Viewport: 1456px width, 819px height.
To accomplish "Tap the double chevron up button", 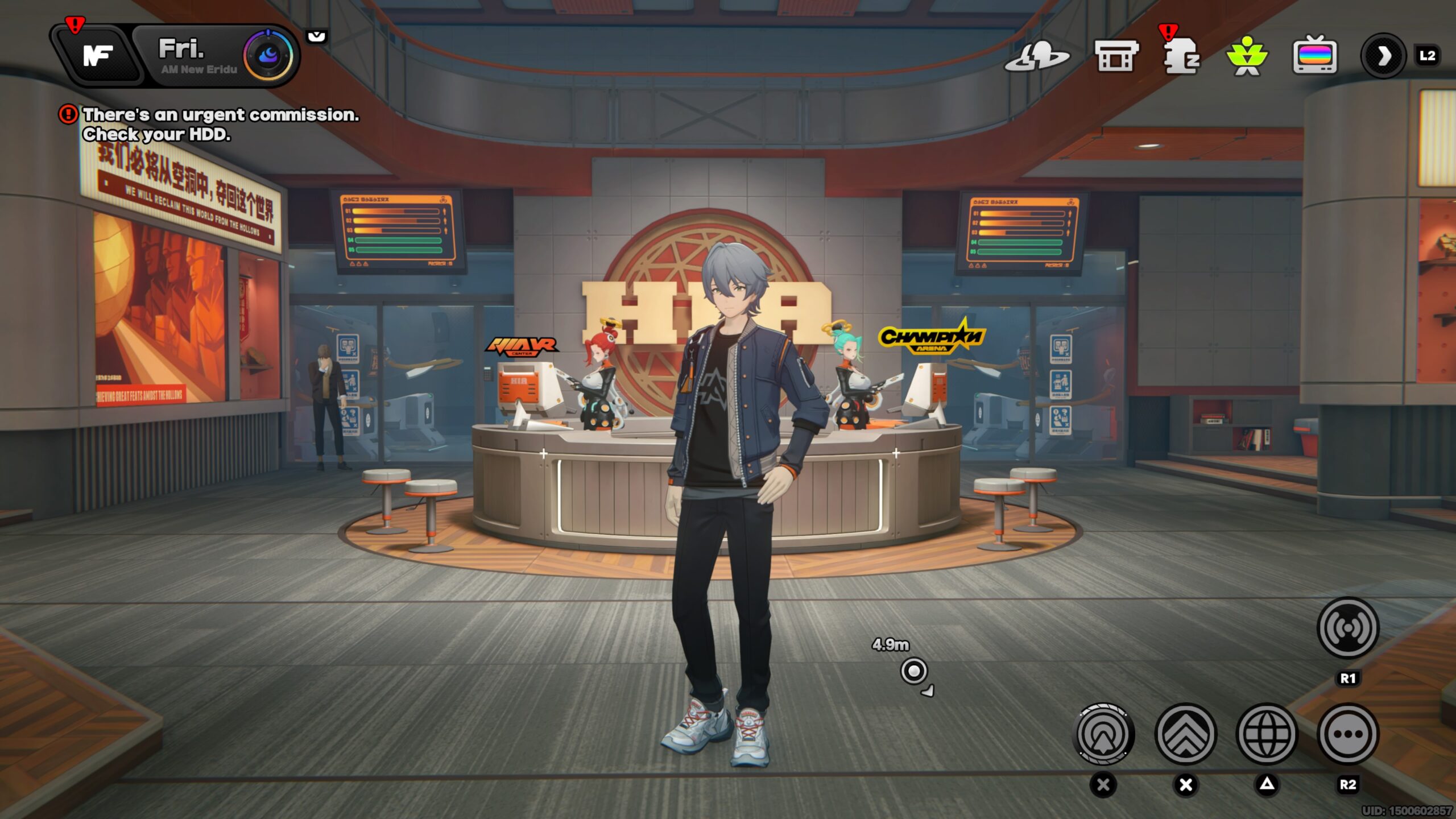I will point(1186,734).
